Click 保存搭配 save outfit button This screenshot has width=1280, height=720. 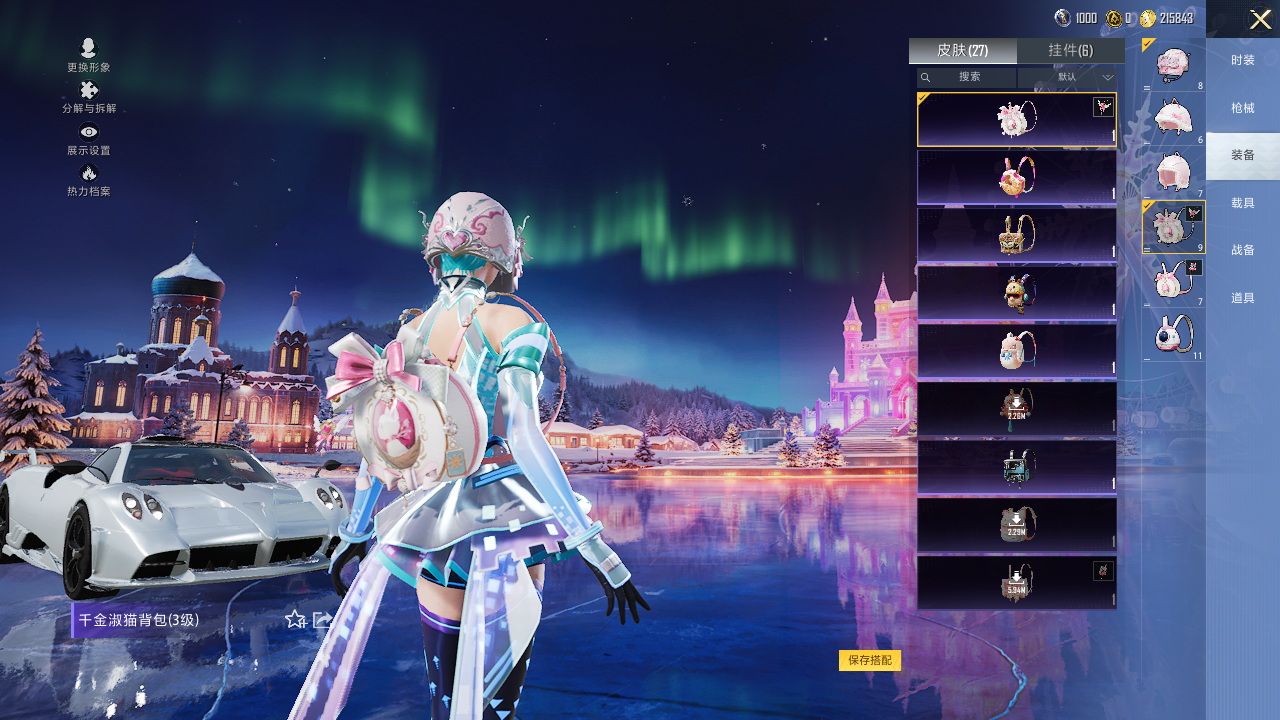(870, 660)
